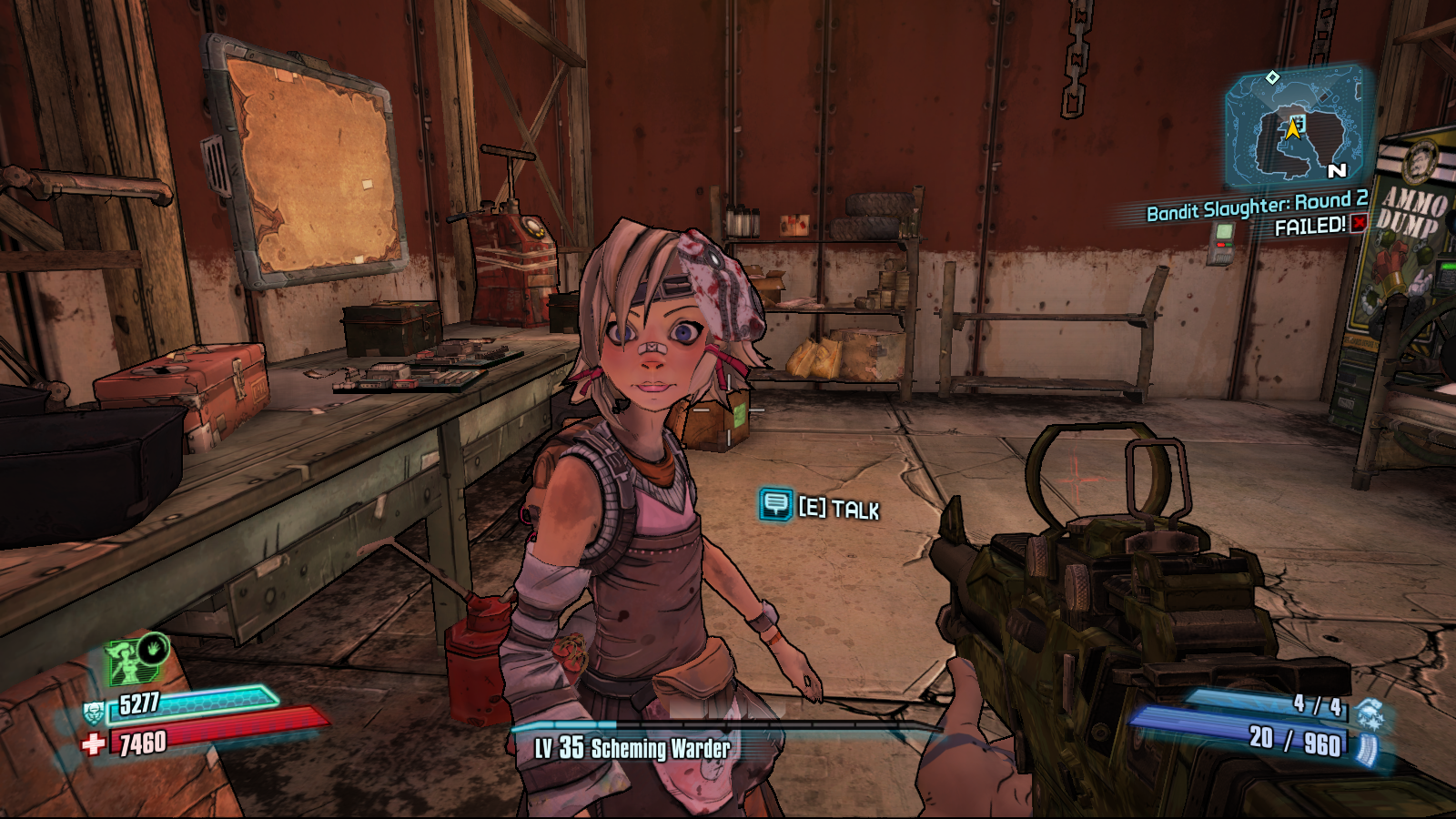1456x819 pixels.
Task: Click the grenade icon beside the 4/4 count
Action: pos(1370,712)
